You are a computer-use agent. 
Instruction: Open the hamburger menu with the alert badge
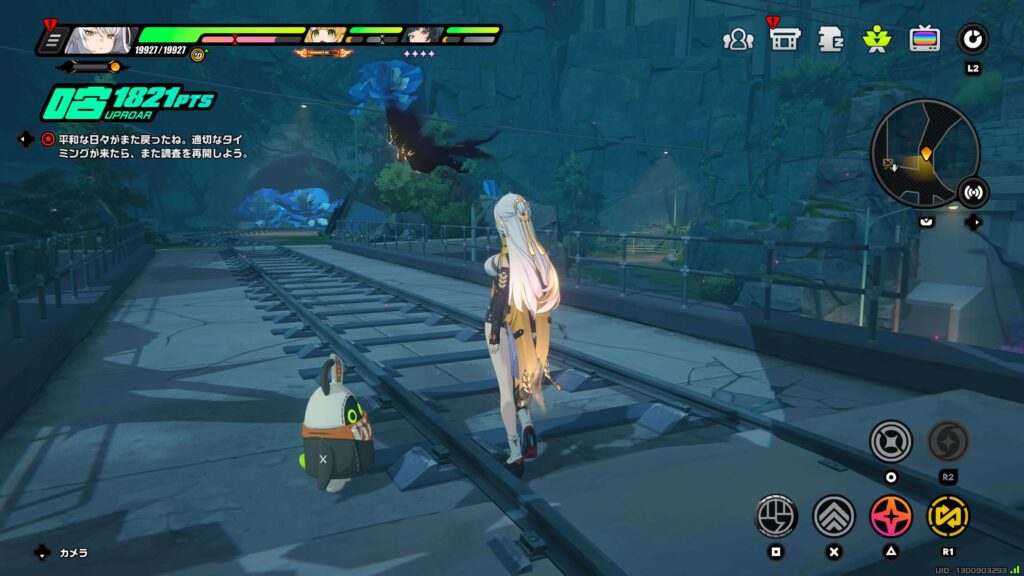point(50,41)
